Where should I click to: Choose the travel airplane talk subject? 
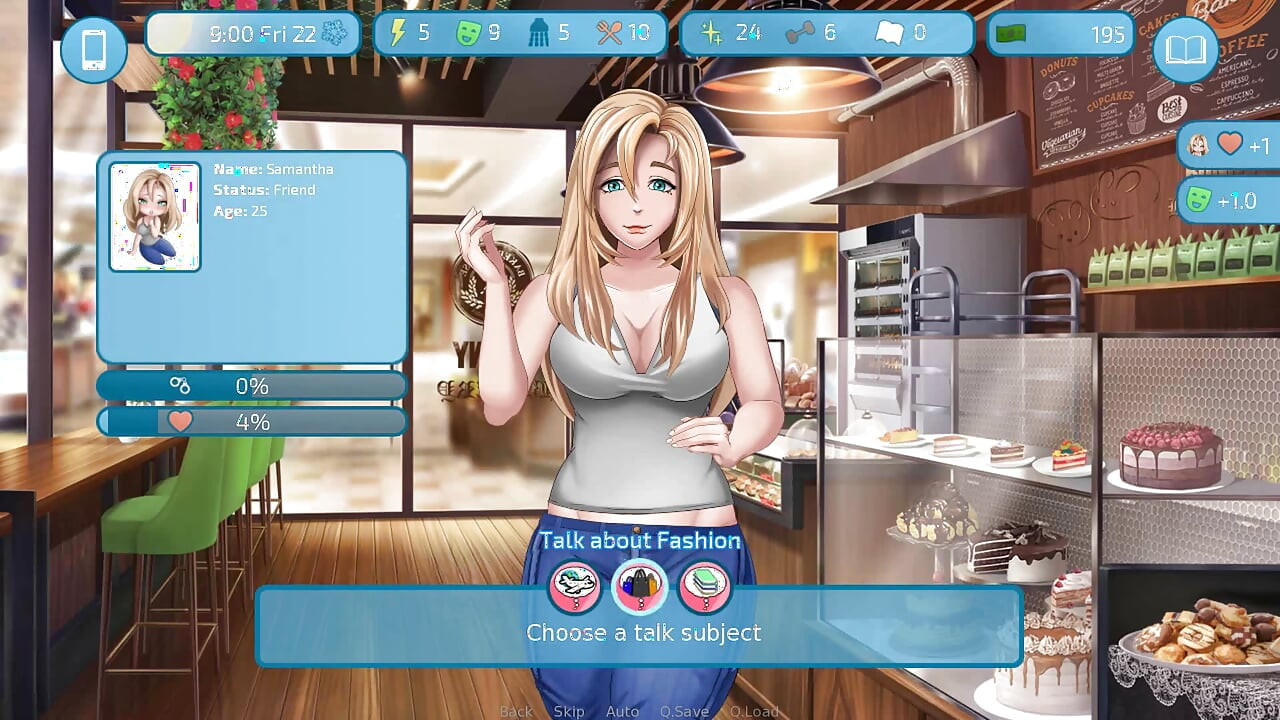coord(574,586)
